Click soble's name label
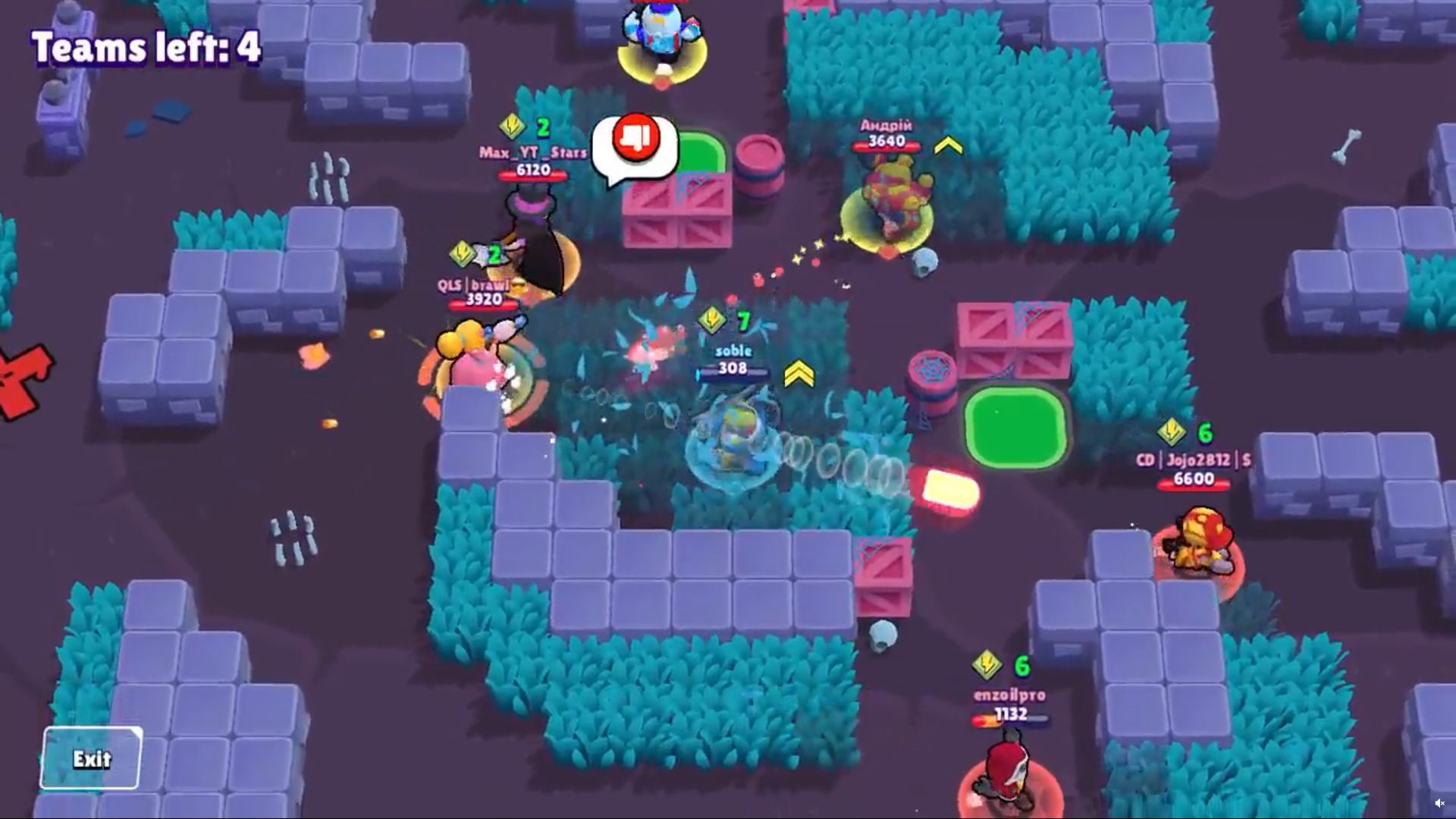This screenshot has height=819, width=1456. [732, 350]
